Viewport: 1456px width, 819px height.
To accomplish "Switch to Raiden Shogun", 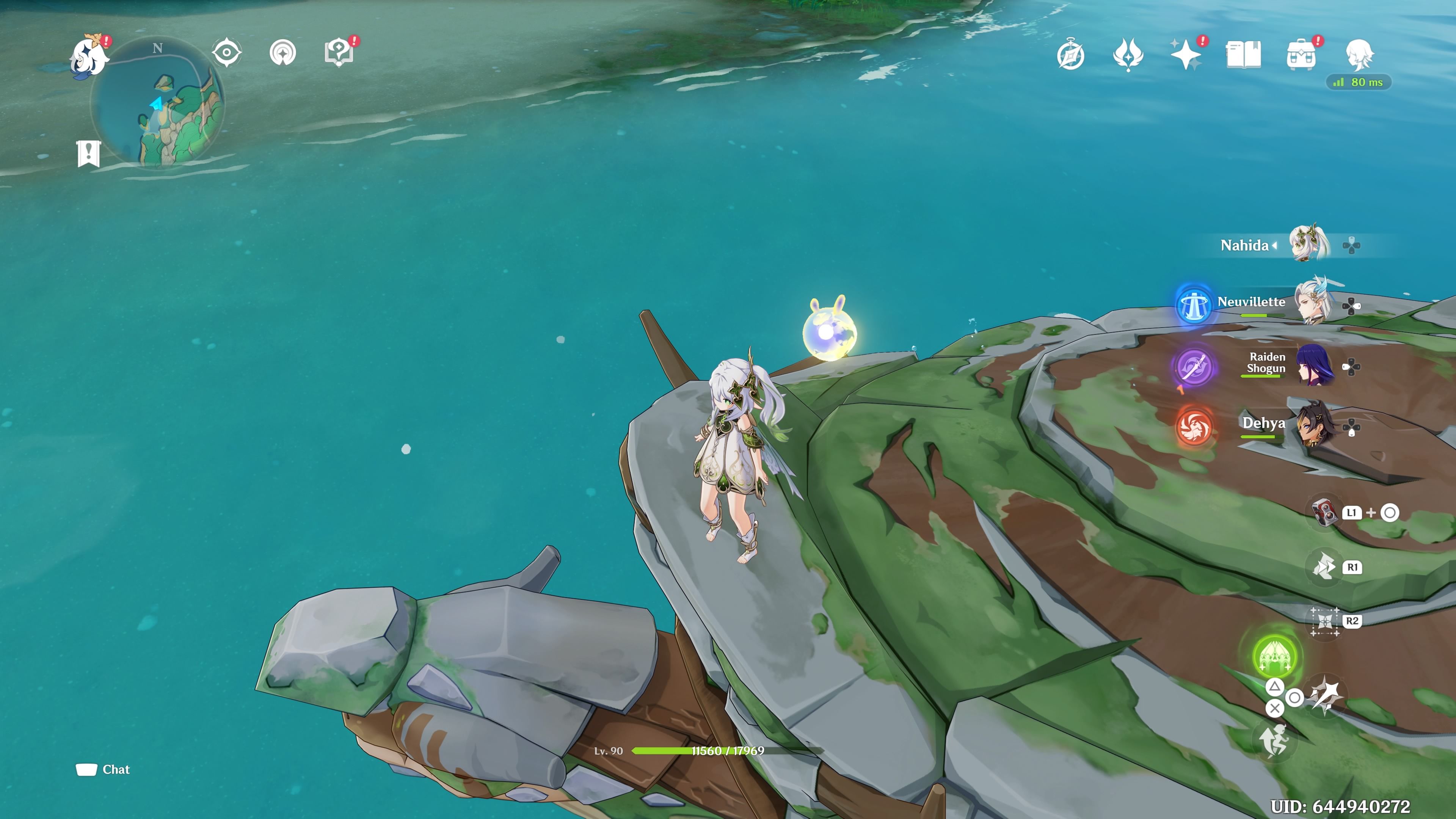I will point(1315,364).
